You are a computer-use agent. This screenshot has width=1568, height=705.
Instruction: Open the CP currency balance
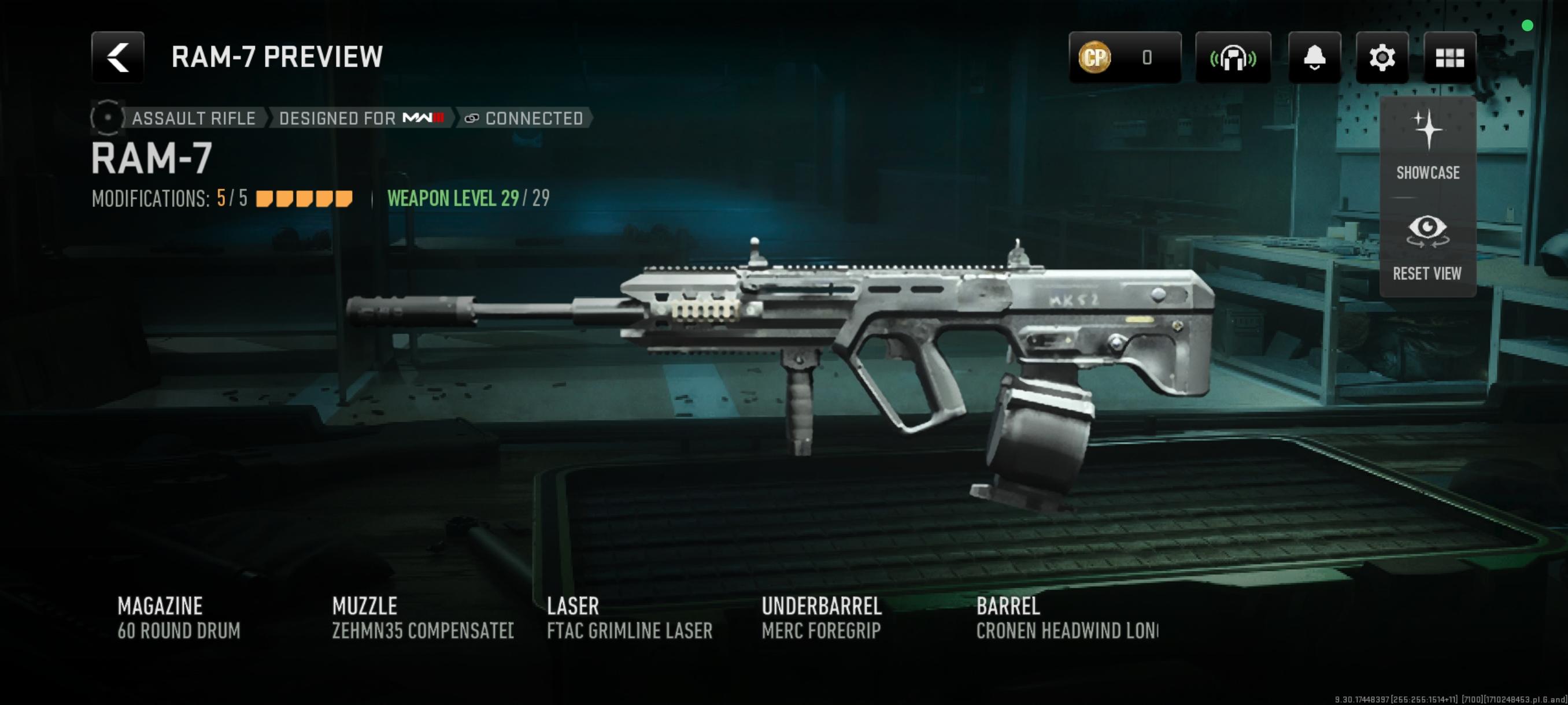(x=1125, y=57)
